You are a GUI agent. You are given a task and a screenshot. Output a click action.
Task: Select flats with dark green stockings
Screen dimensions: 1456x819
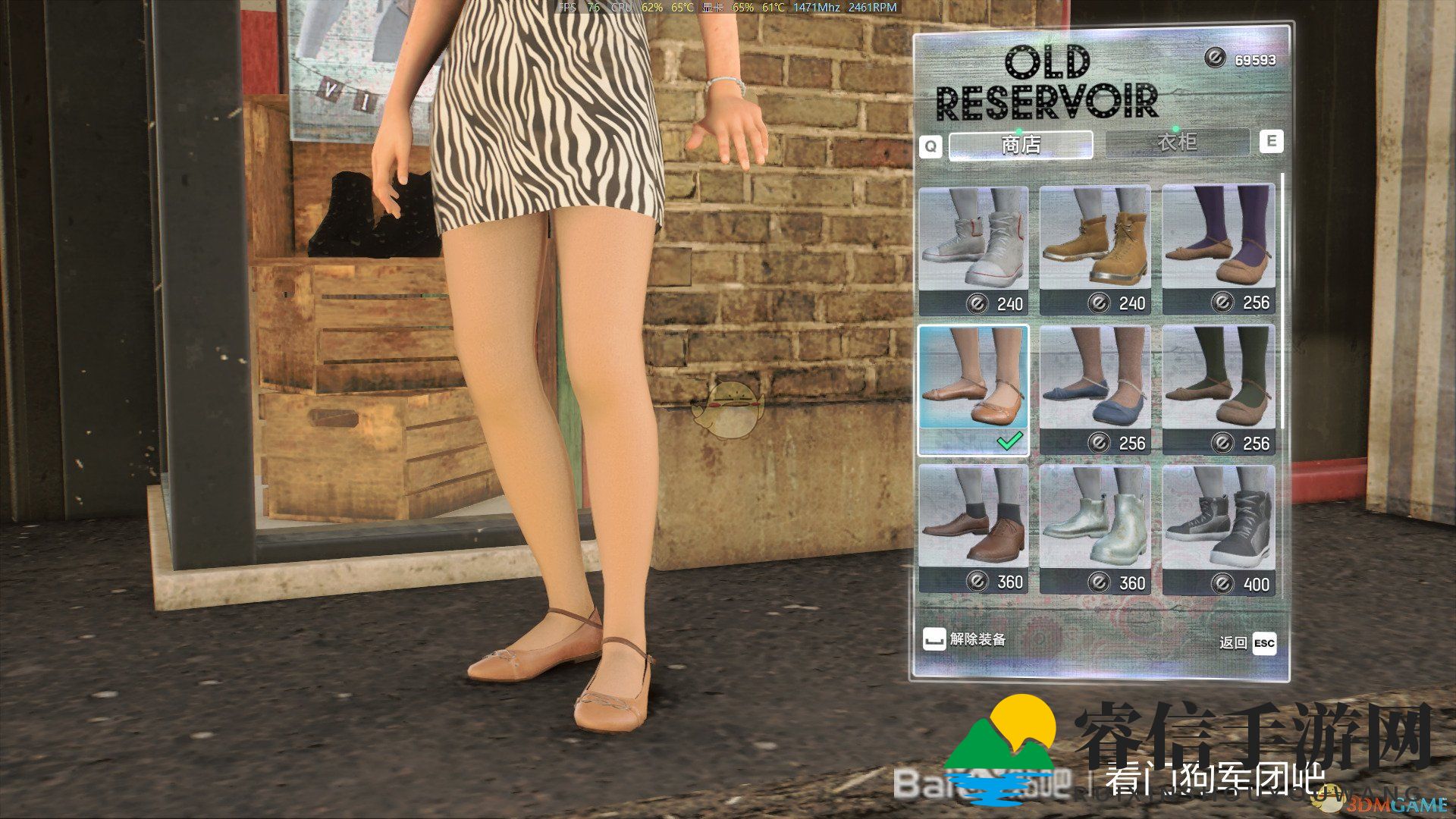(1219, 390)
